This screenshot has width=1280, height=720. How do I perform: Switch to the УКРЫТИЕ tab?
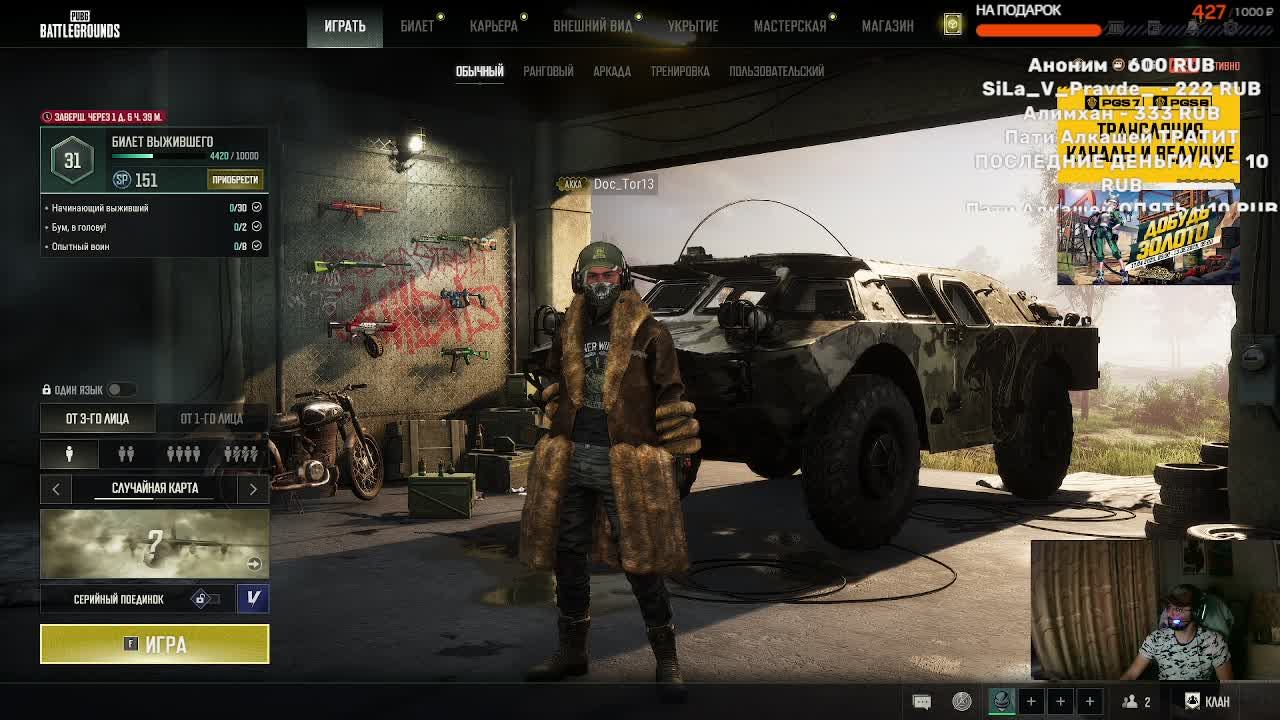pos(693,26)
